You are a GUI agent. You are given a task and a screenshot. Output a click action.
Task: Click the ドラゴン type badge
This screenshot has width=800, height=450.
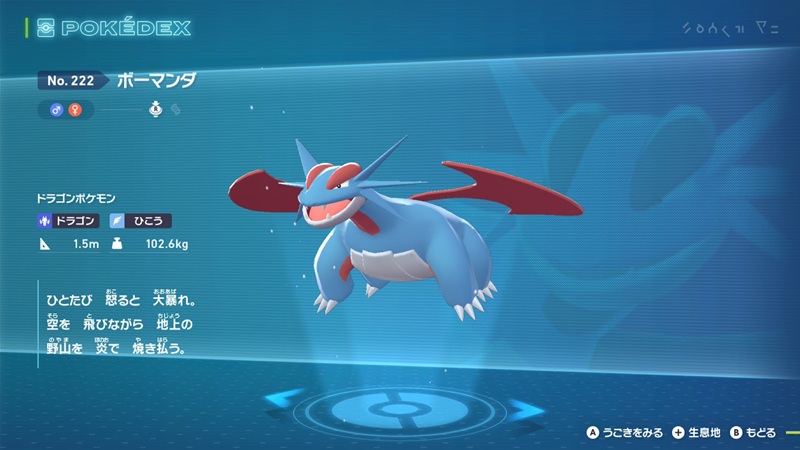[x=69, y=220]
